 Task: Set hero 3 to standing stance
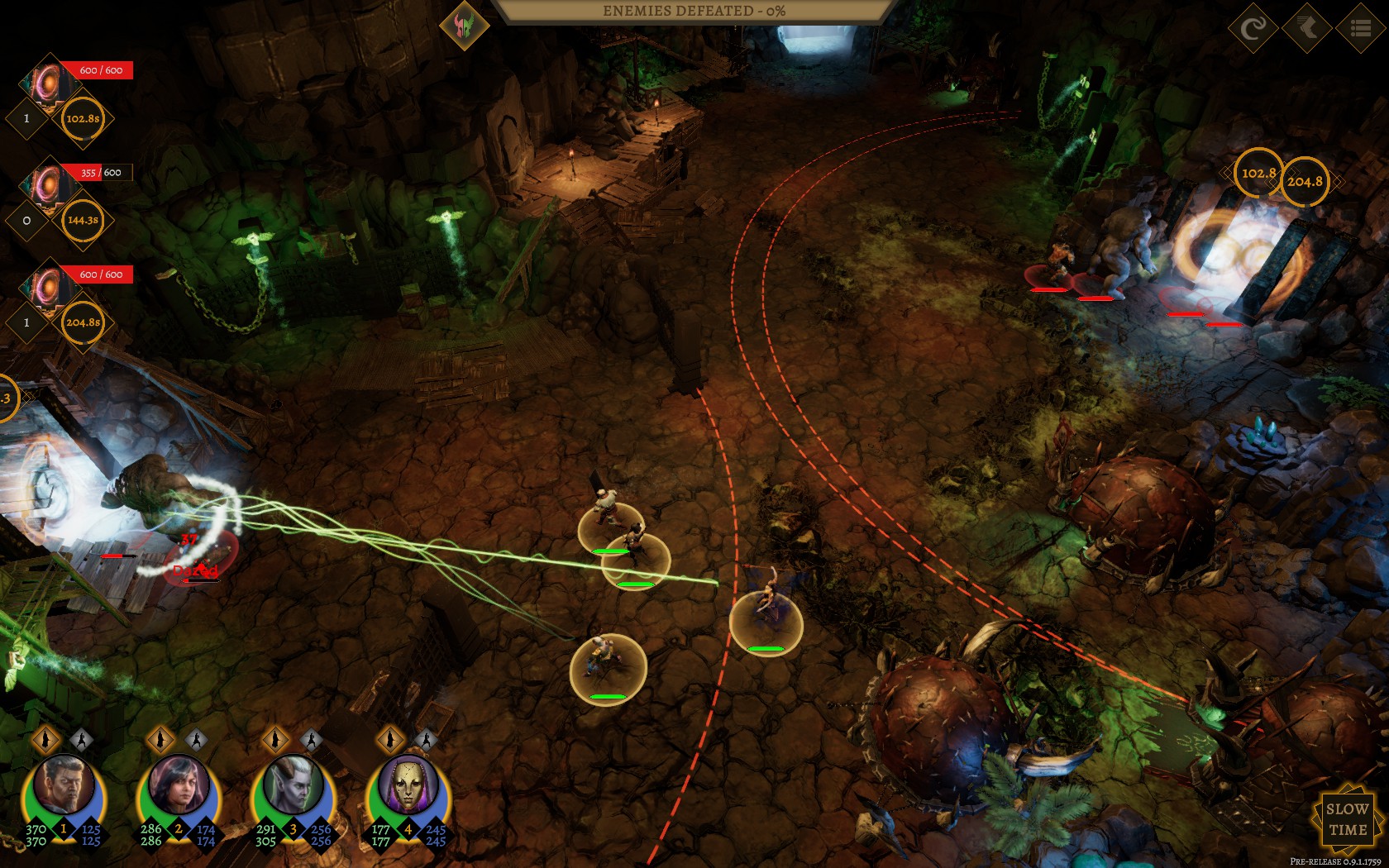click(x=275, y=739)
